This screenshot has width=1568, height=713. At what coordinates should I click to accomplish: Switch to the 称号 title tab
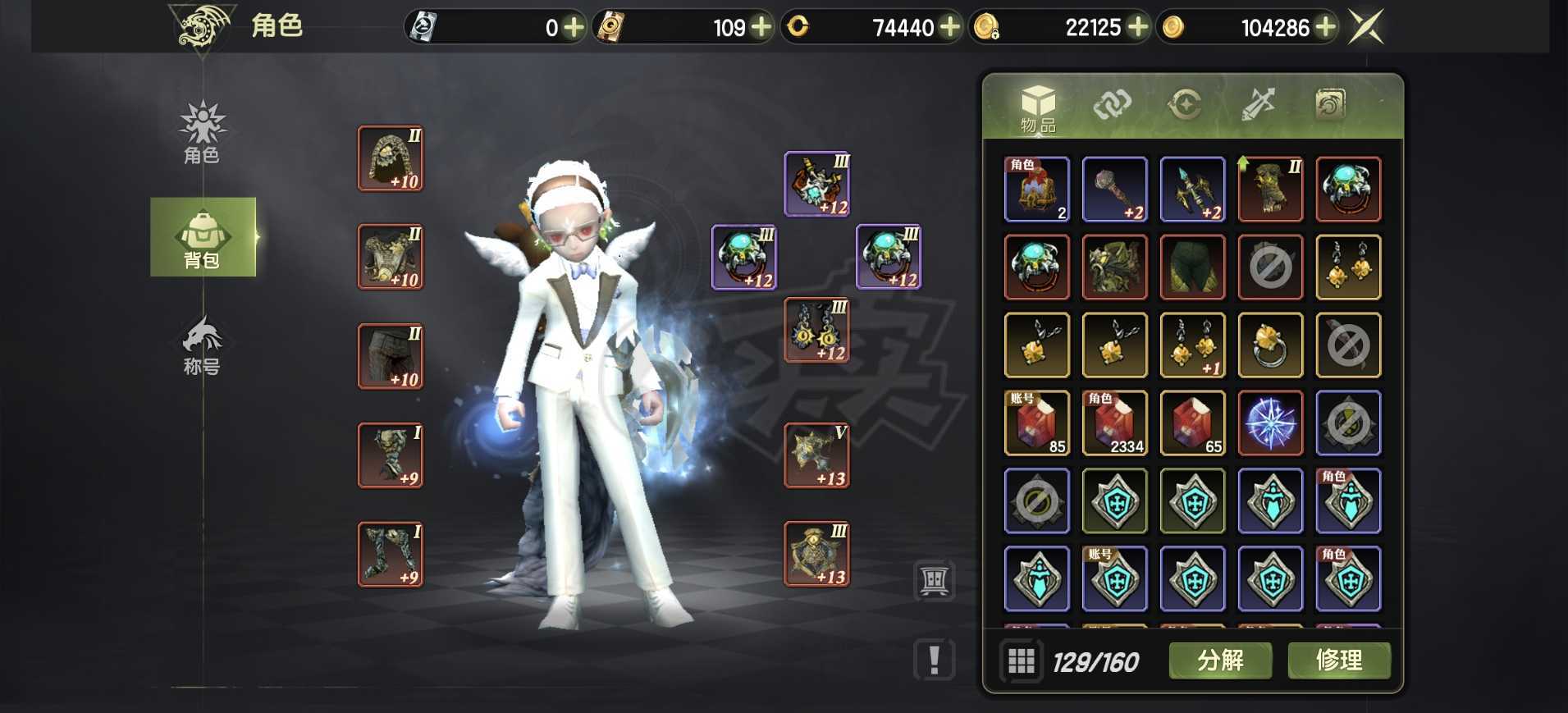click(202, 346)
